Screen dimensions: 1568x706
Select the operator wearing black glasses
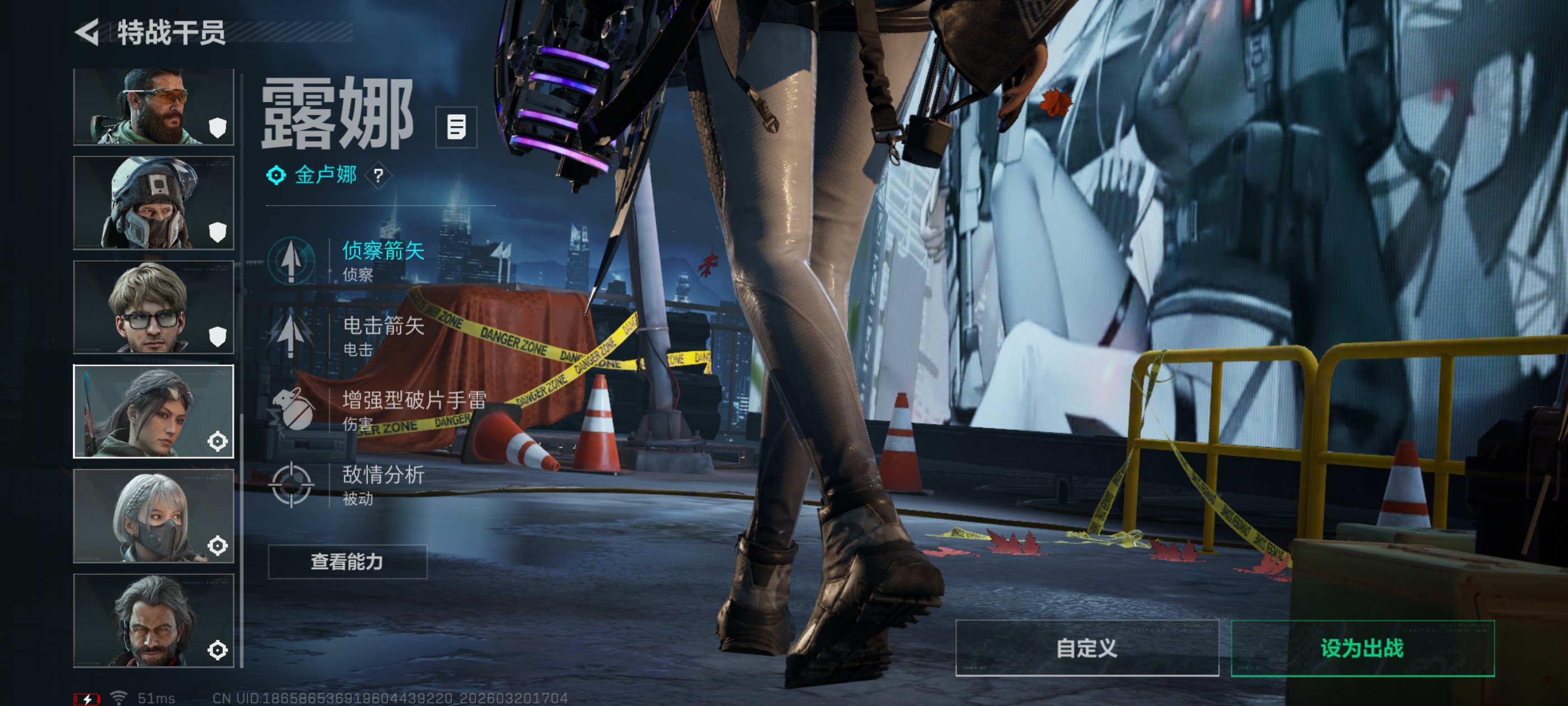point(153,307)
